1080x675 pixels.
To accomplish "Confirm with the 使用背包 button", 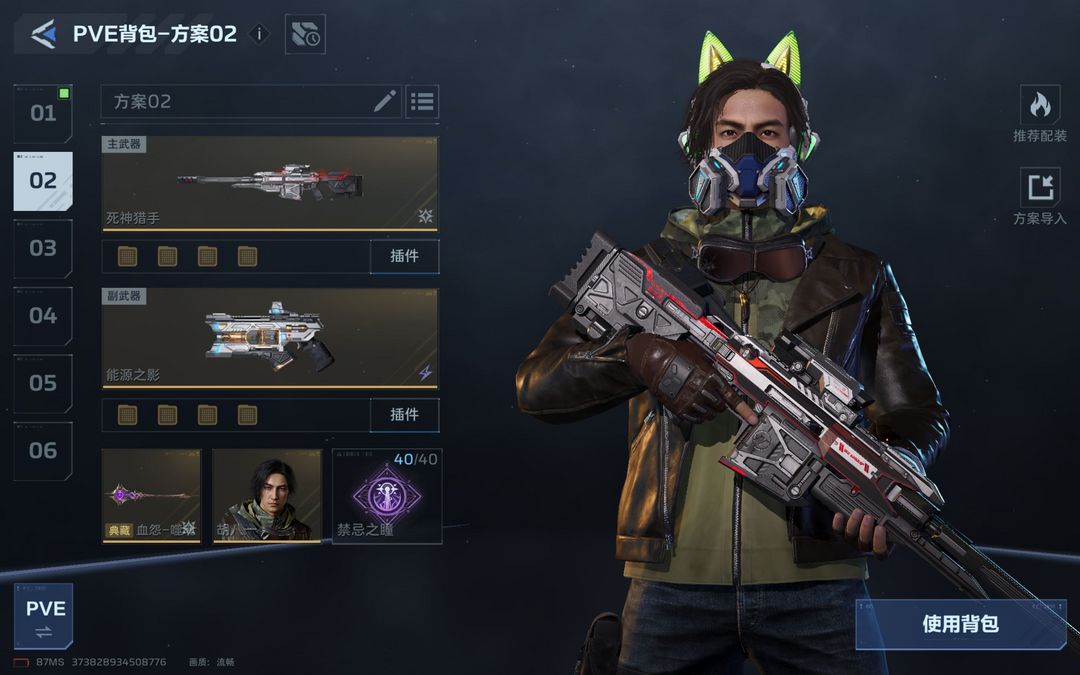I will [x=960, y=624].
